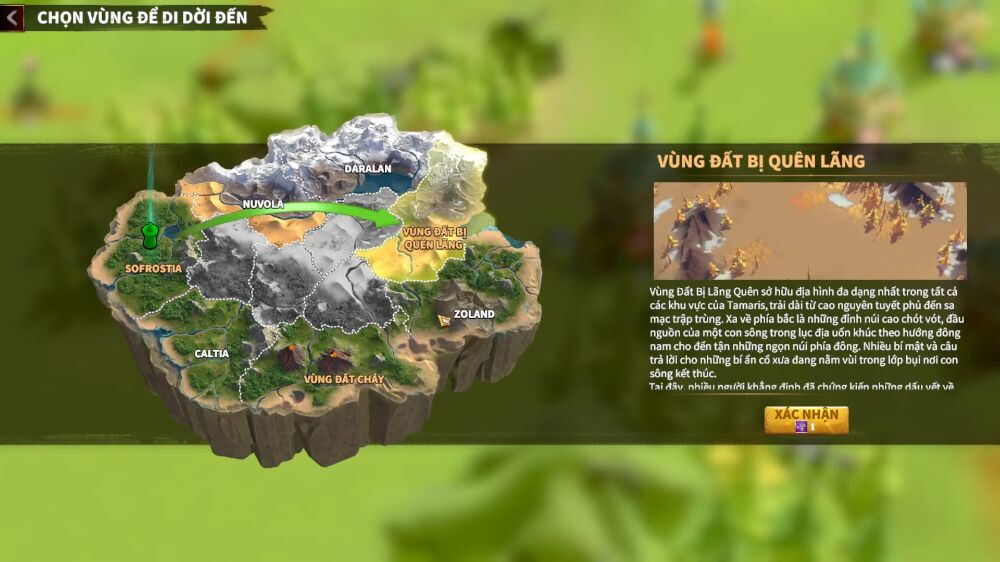This screenshot has height=562, width=1000.
Task: Go back using the top-left arrow
Action: [x=12, y=18]
